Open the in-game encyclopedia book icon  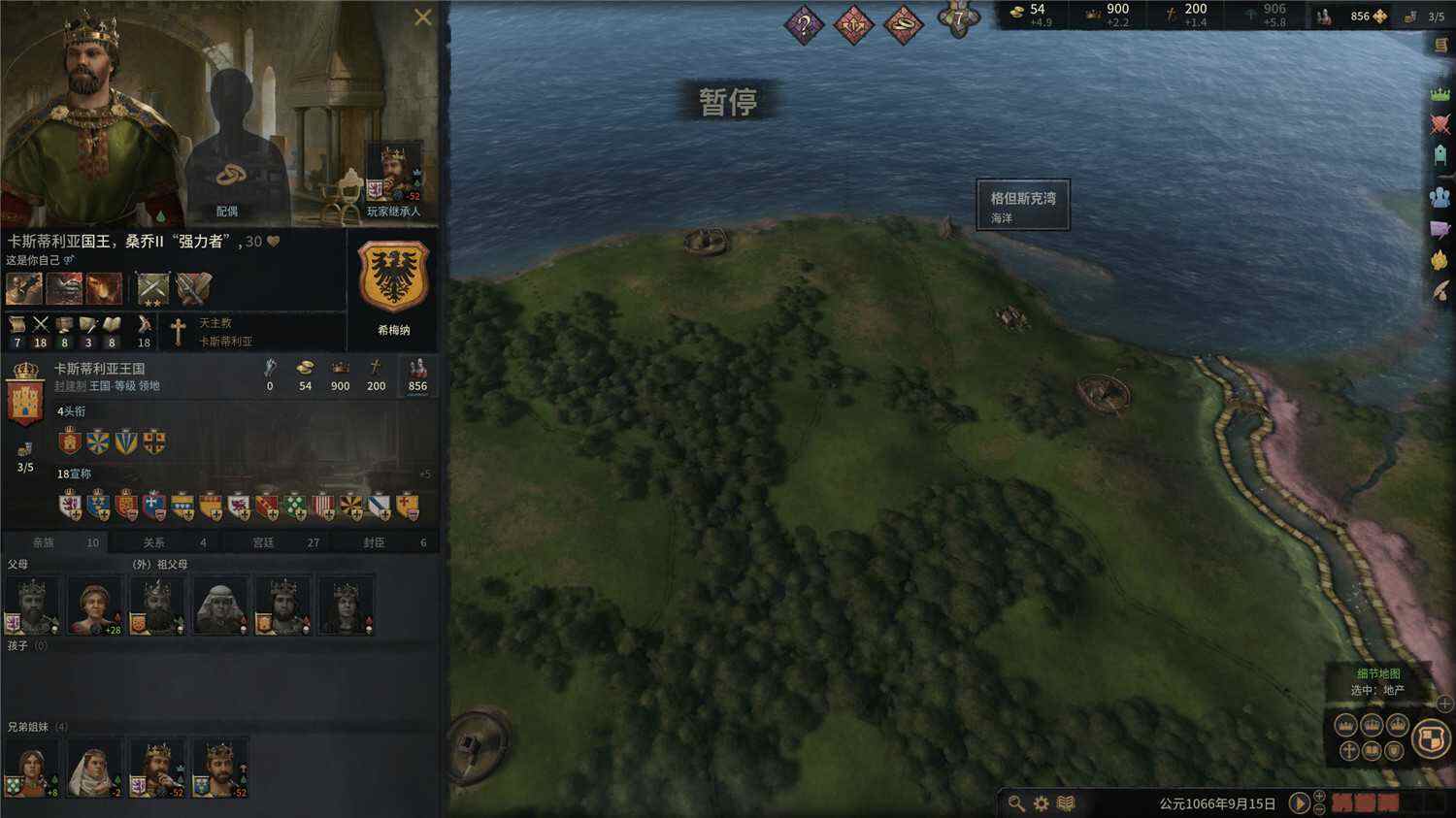point(1066,802)
